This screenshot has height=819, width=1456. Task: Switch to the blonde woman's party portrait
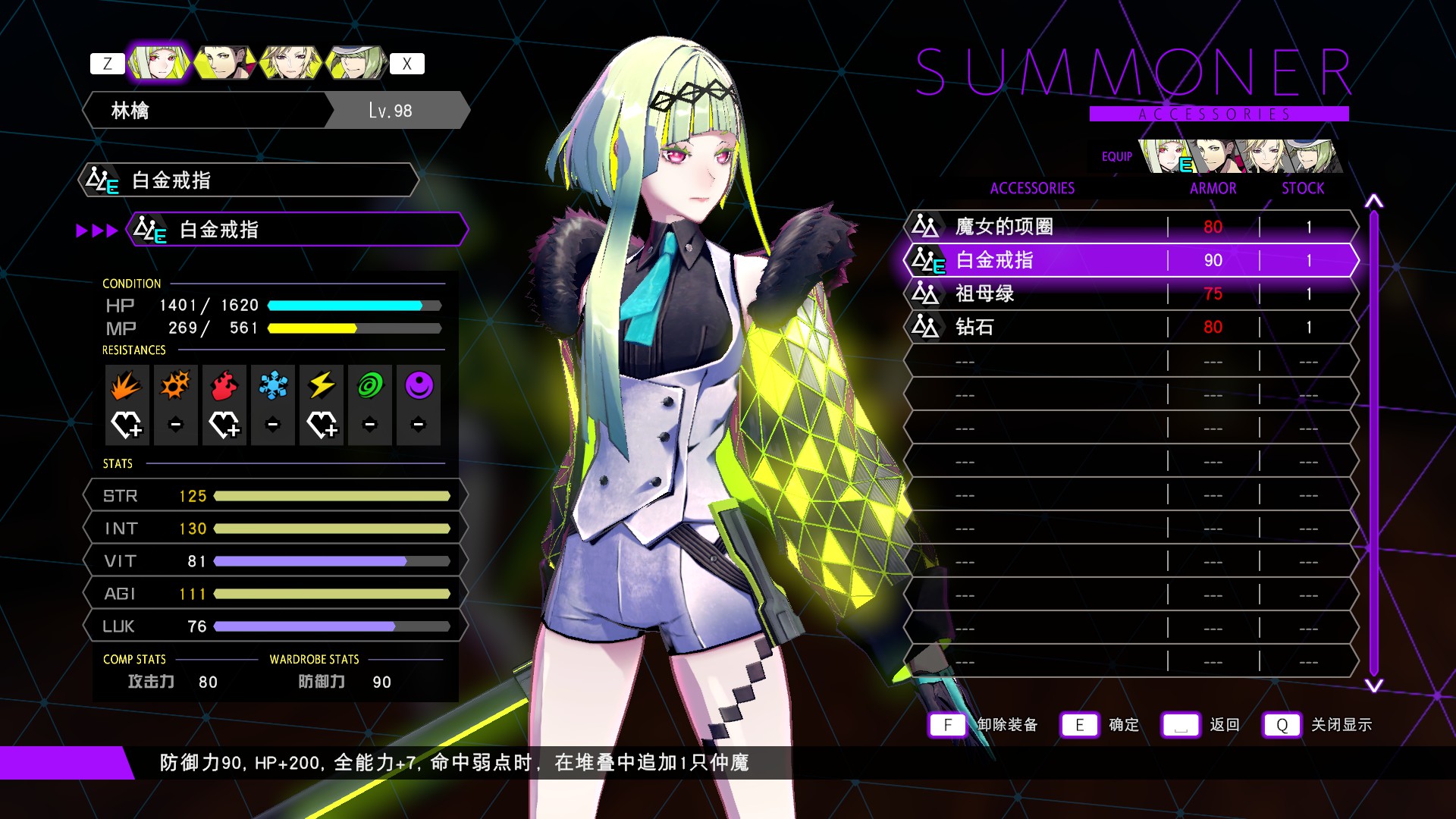click(290, 63)
